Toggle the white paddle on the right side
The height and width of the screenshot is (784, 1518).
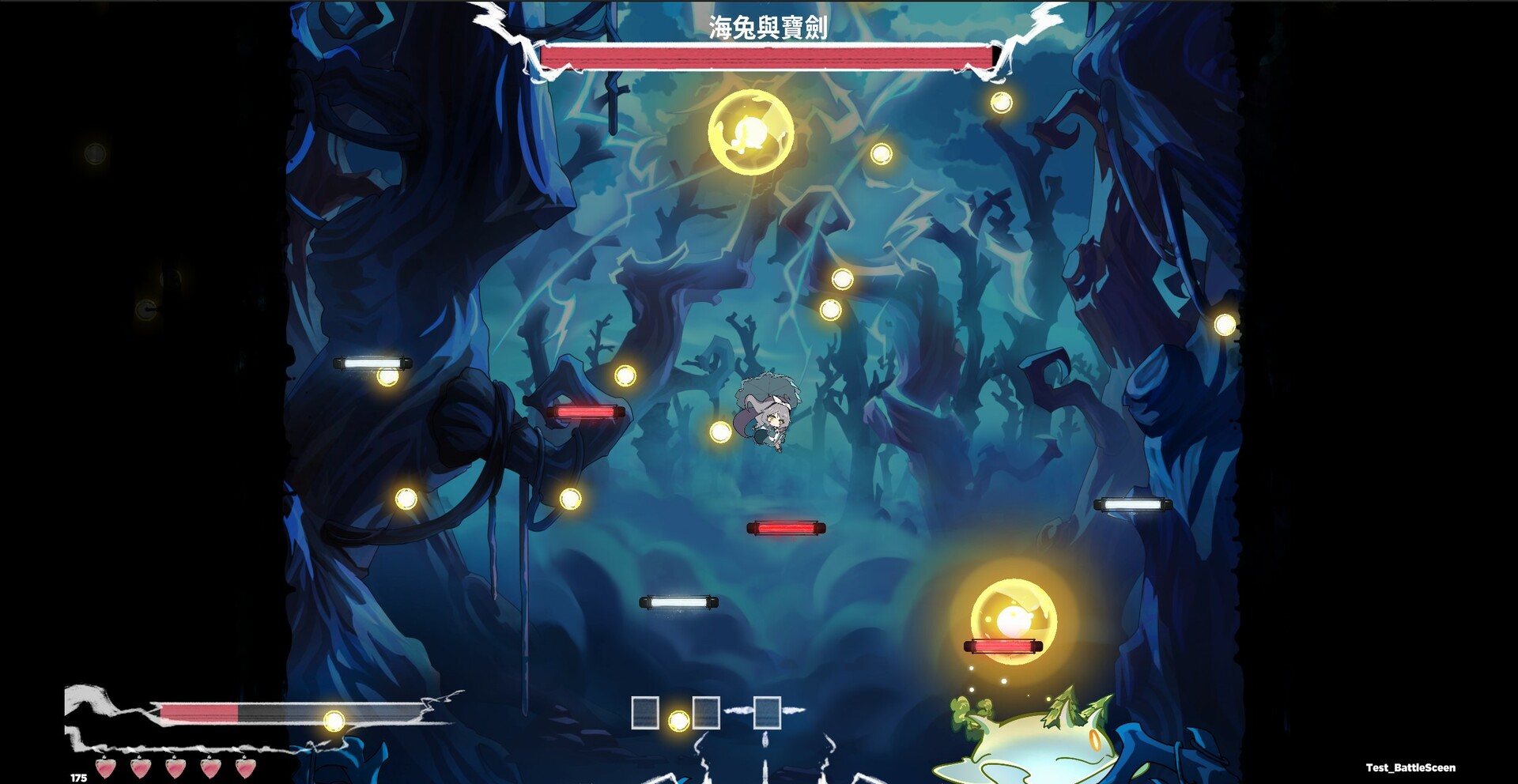(x=1132, y=503)
